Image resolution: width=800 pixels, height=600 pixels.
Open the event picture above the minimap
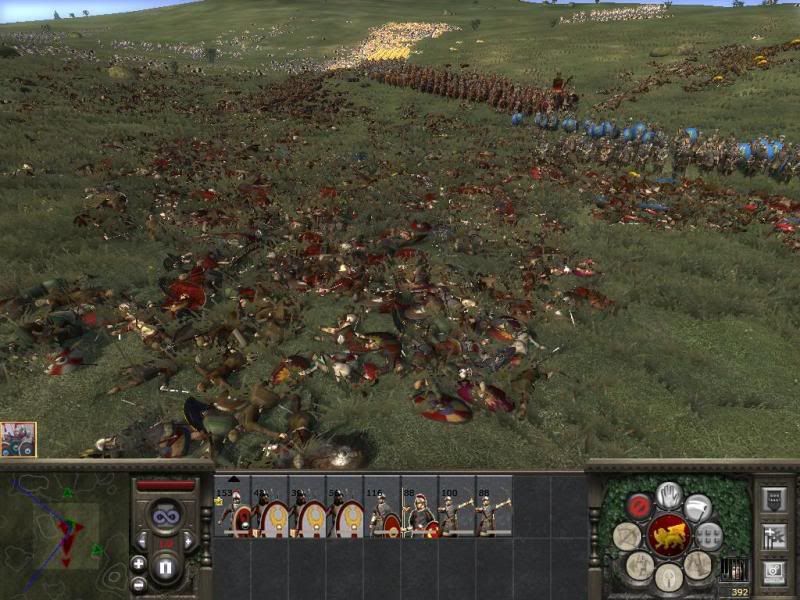pyautogui.click(x=18, y=439)
